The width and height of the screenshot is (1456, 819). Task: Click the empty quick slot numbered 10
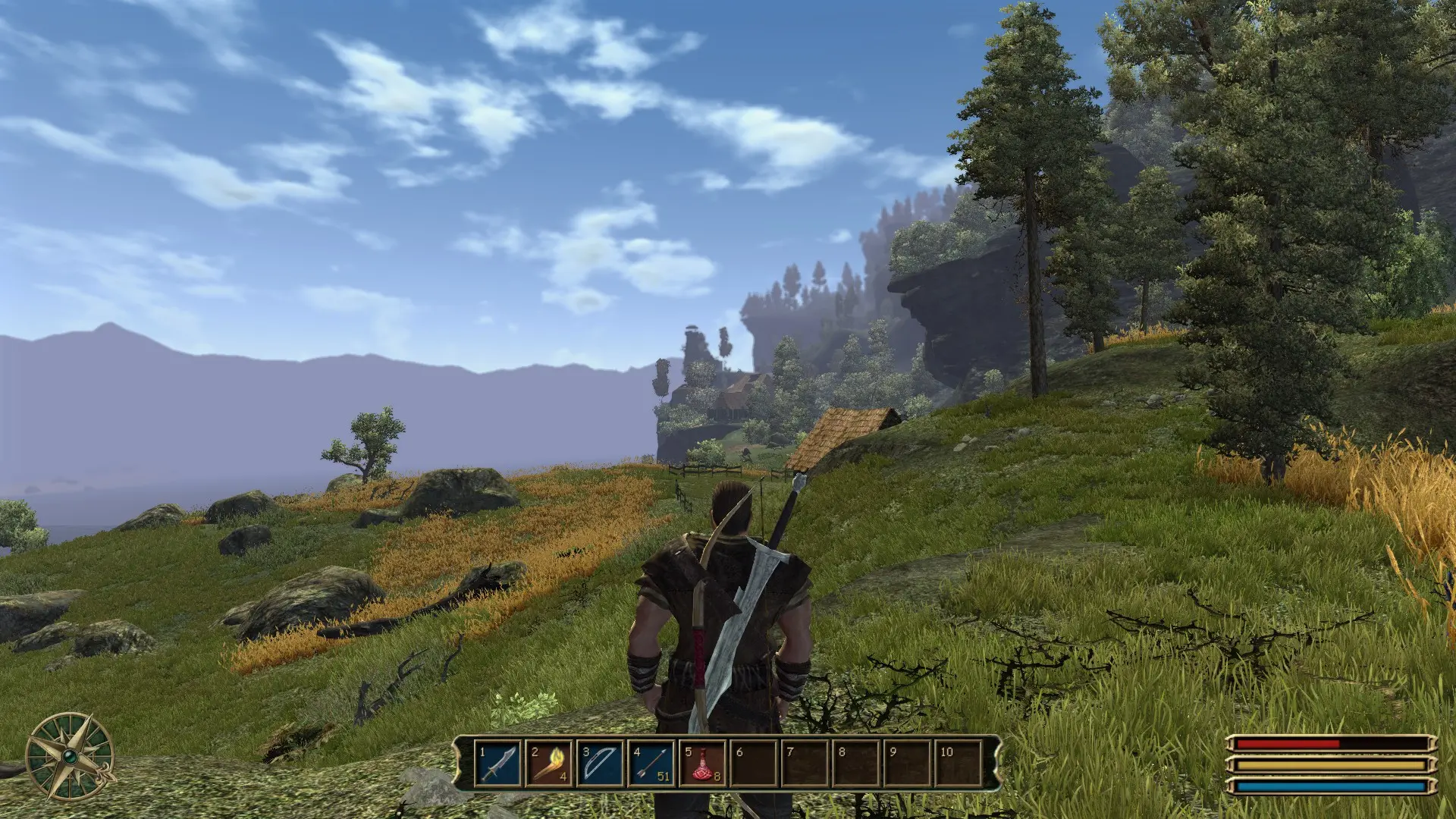click(x=959, y=764)
